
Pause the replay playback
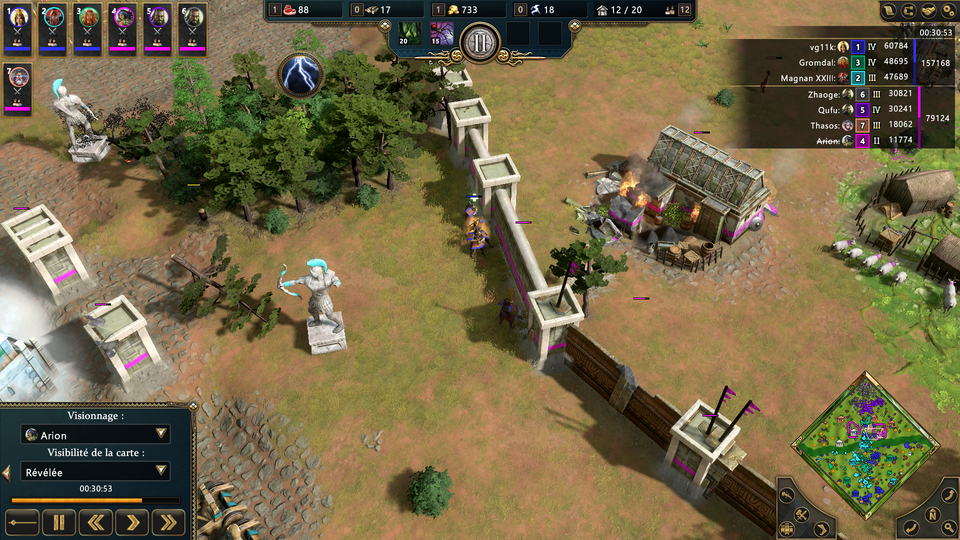point(59,521)
